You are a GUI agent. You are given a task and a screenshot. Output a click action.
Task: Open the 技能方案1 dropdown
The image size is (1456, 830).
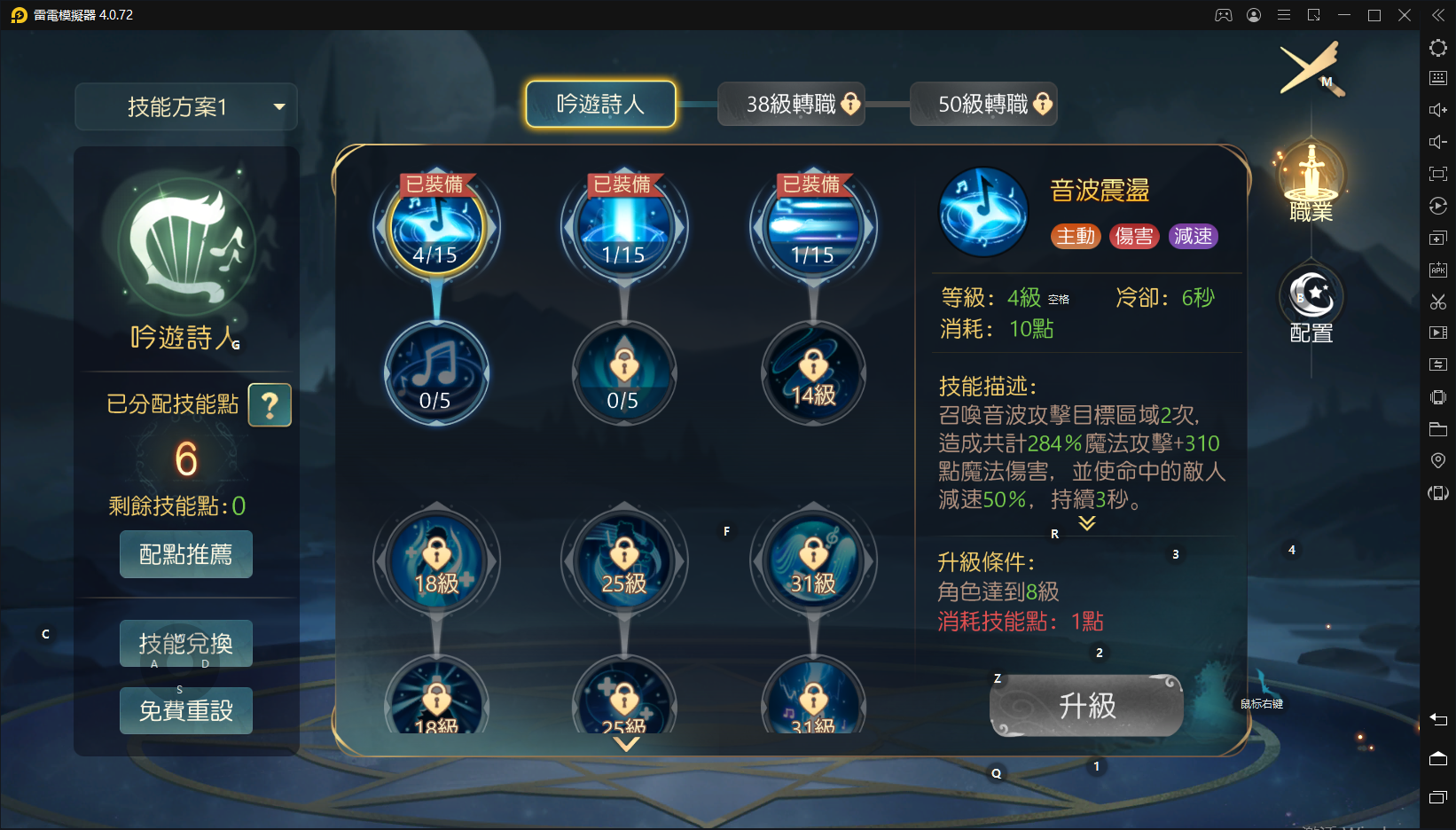(x=186, y=107)
